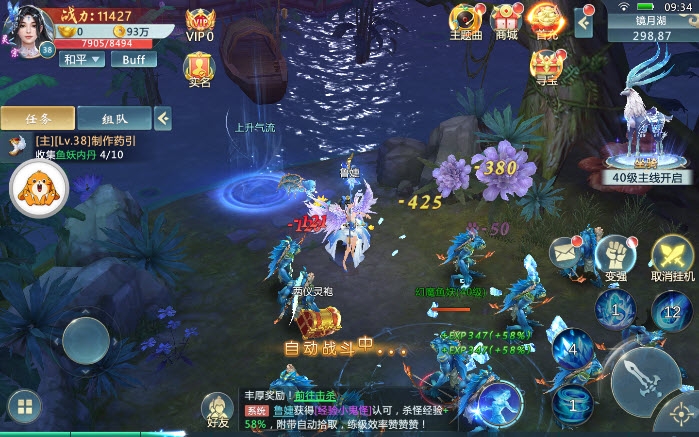Open the 和平 combat mode dropdown
This screenshot has height=437, width=699.
coord(82,59)
